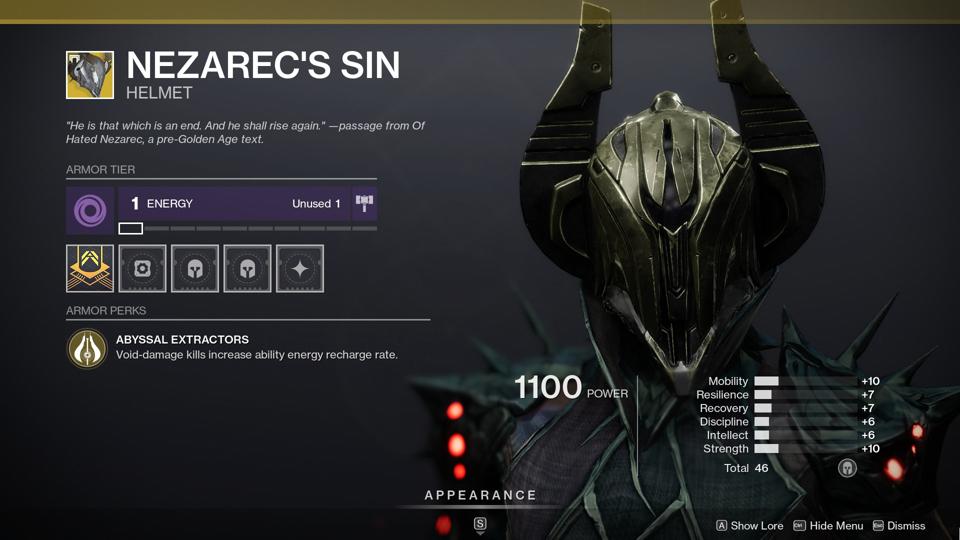
Task: Open the general armor mod slot with gear icon
Action: 142,268
